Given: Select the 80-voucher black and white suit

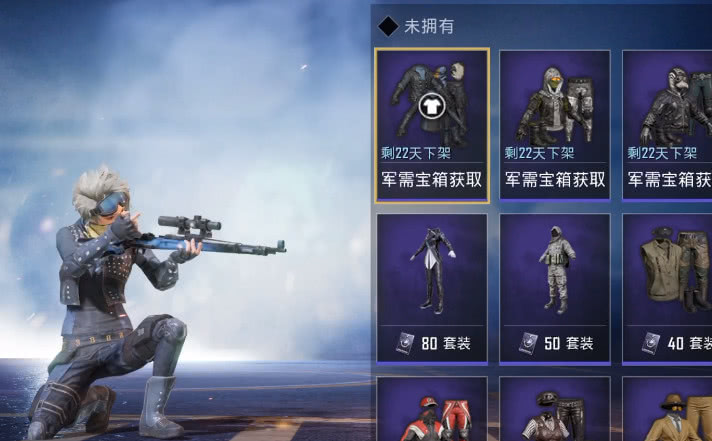Looking at the screenshot, I should 432,287.
